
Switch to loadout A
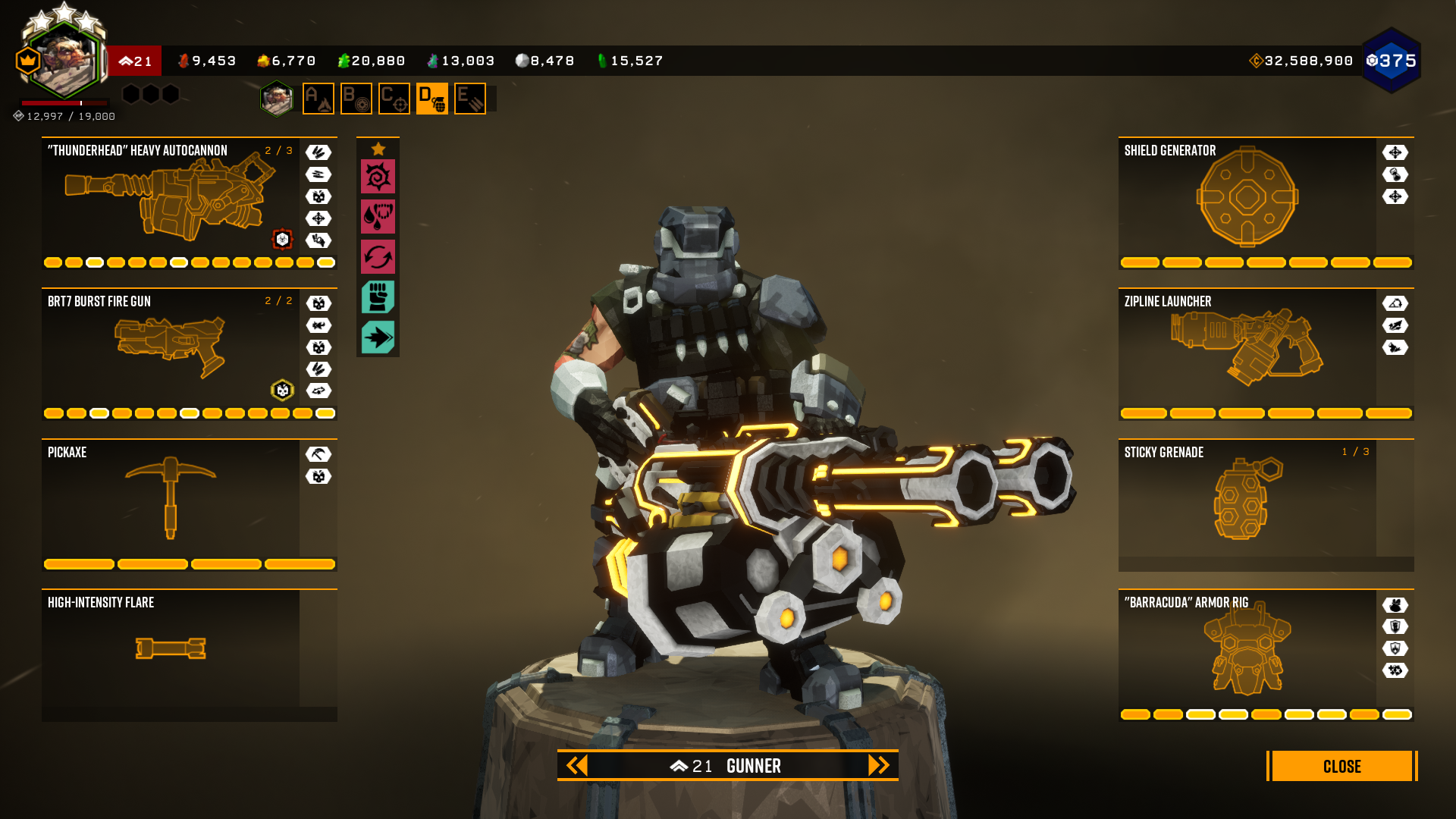pyautogui.click(x=318, y=99)
